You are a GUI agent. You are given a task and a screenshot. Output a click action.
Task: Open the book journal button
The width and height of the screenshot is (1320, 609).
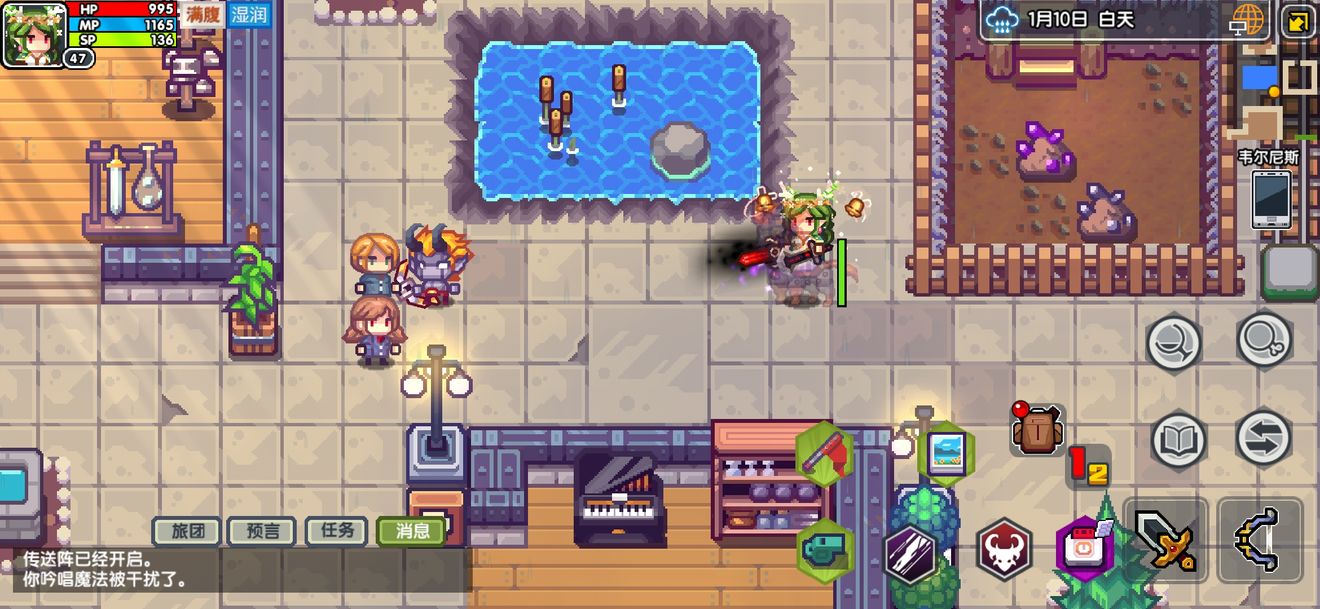(1177, 438)
